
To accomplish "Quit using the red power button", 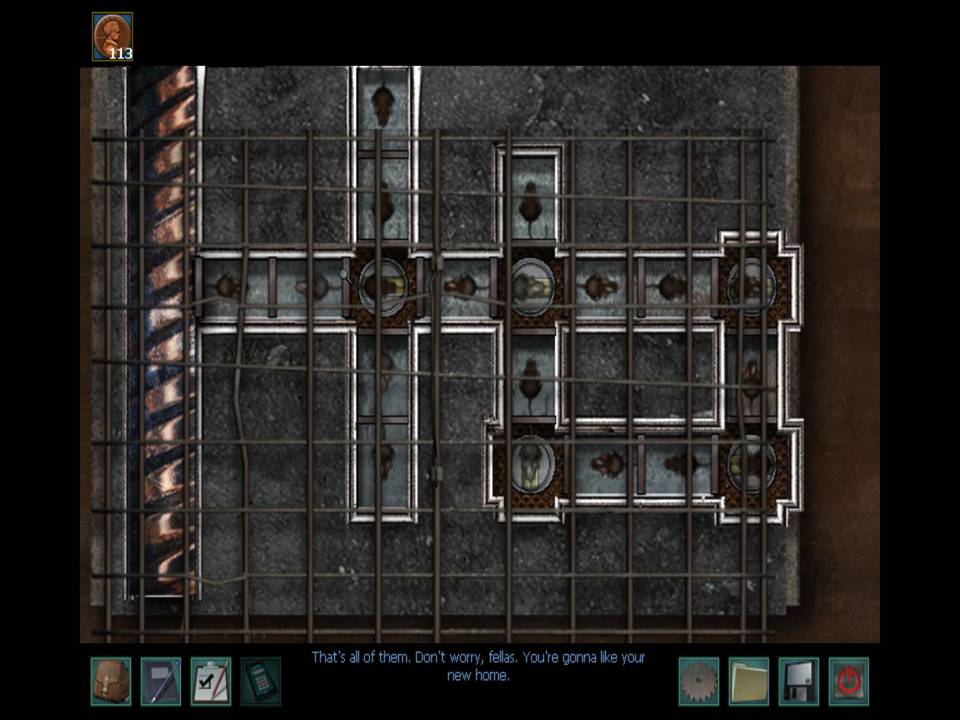I will 848,681.
